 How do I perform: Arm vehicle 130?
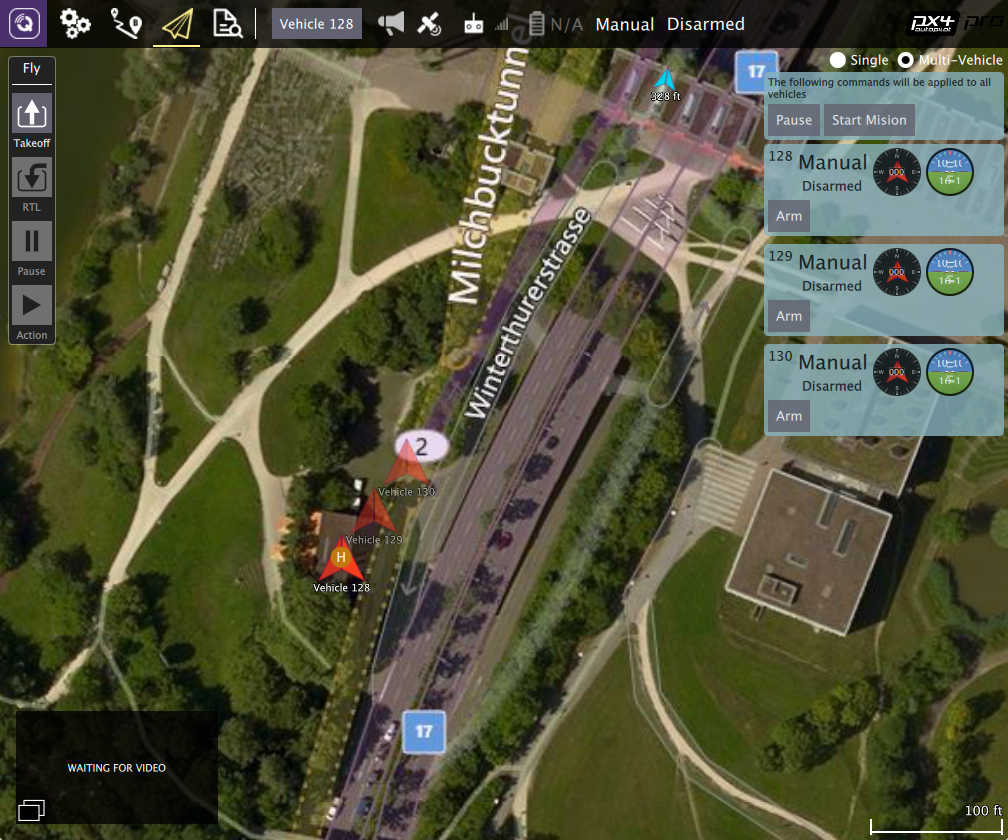pyautogui.click(x=789, y=416)
